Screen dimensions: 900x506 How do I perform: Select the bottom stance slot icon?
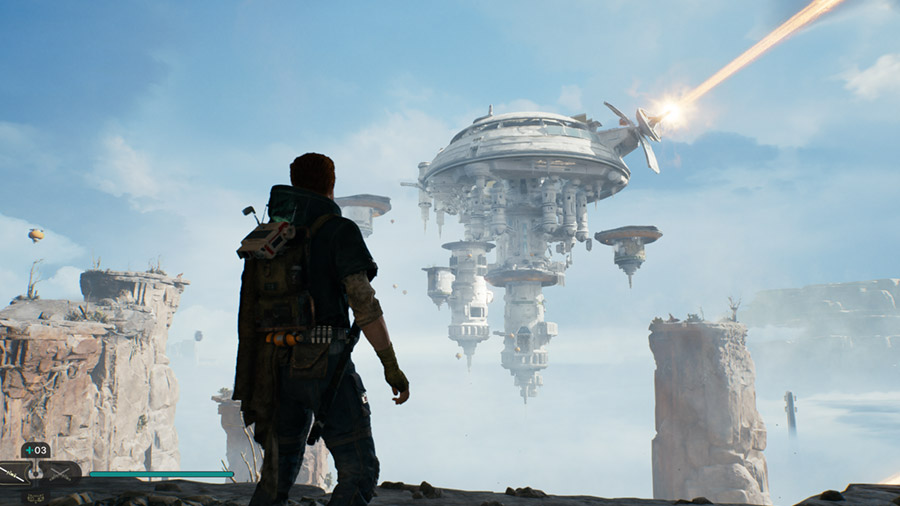click(36, 496)
